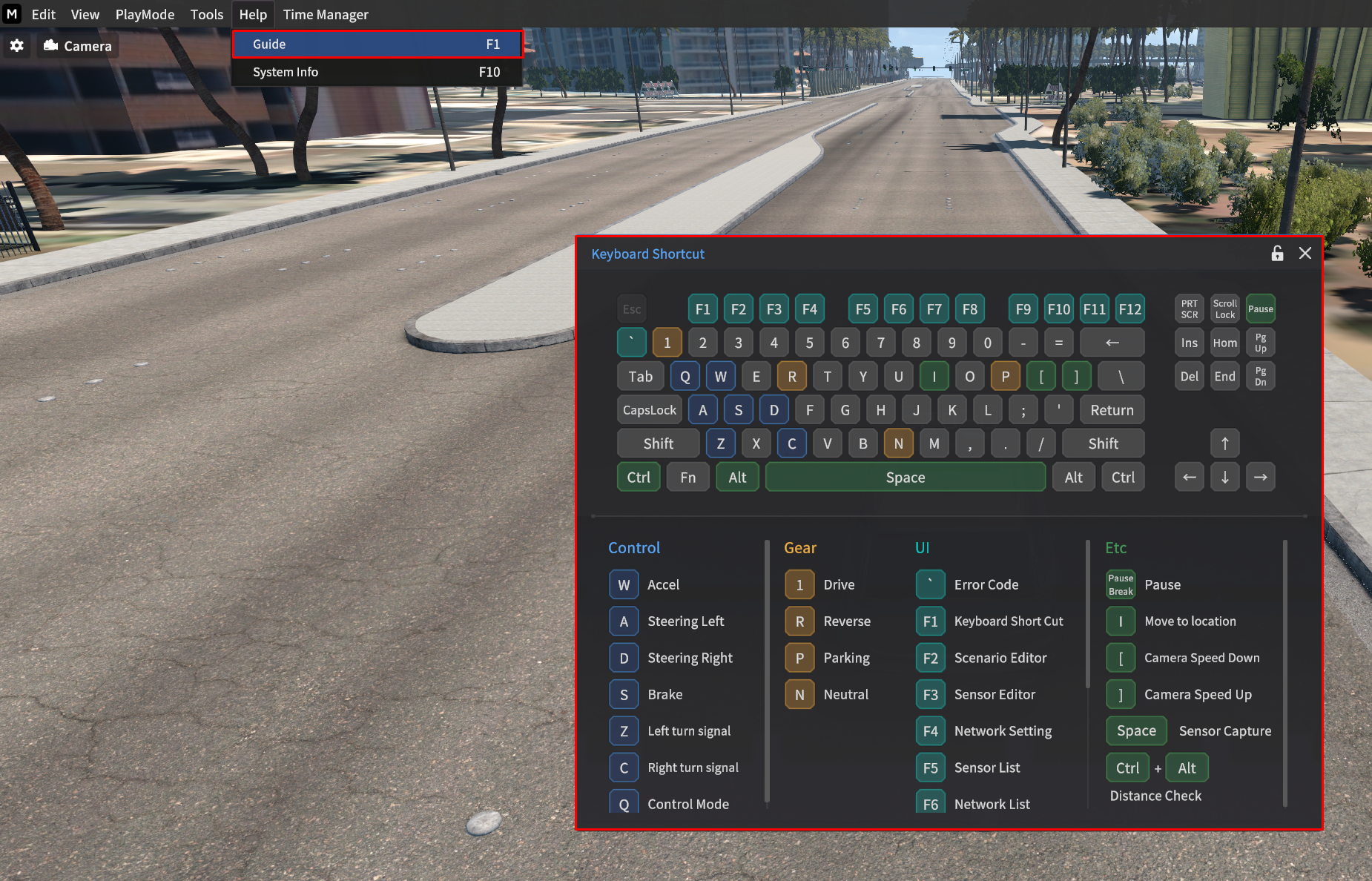
Task: Open the PlayMode menu
Action: 145,14
